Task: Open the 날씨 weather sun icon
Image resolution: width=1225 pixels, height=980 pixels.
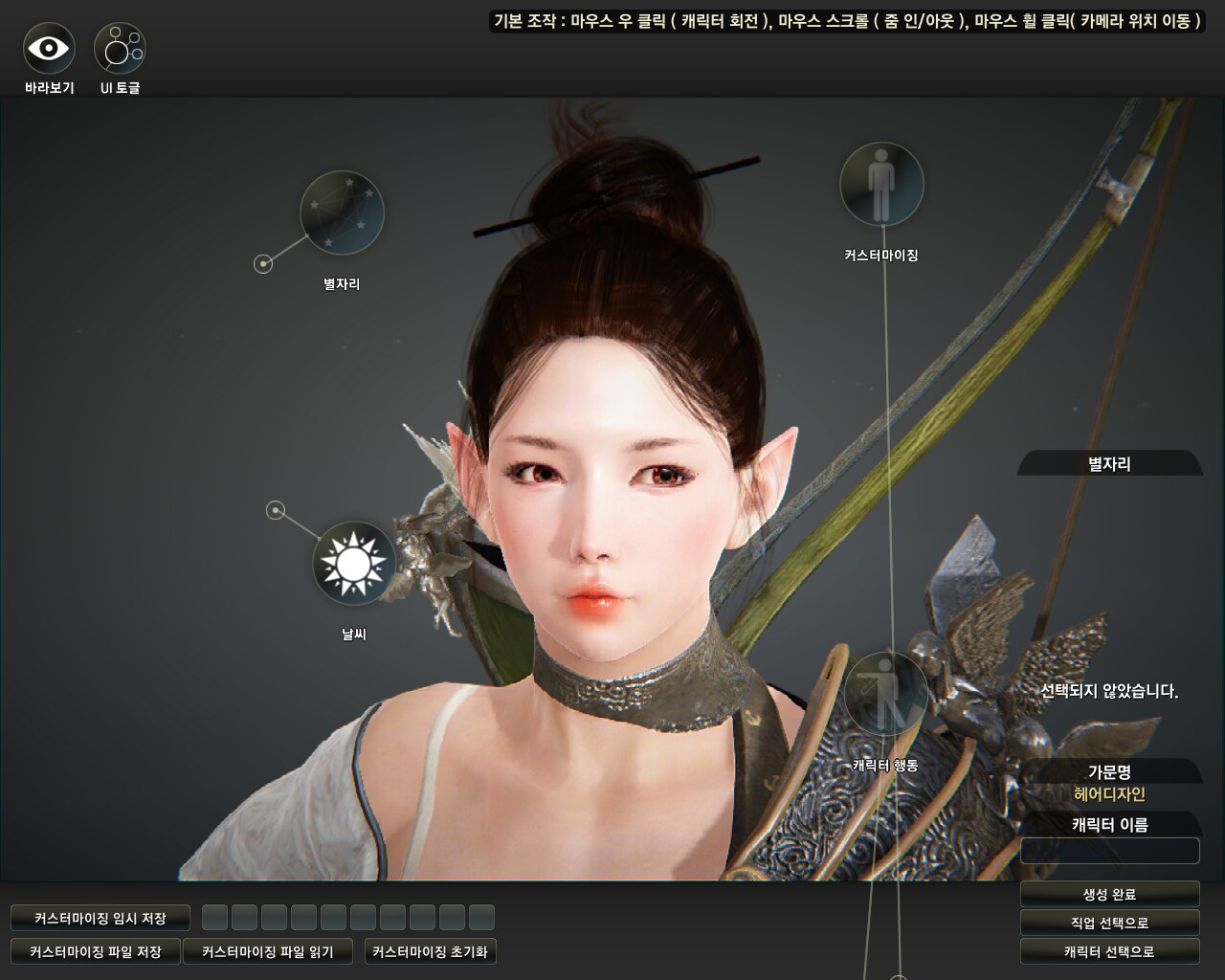Action: tap(354, 563)
